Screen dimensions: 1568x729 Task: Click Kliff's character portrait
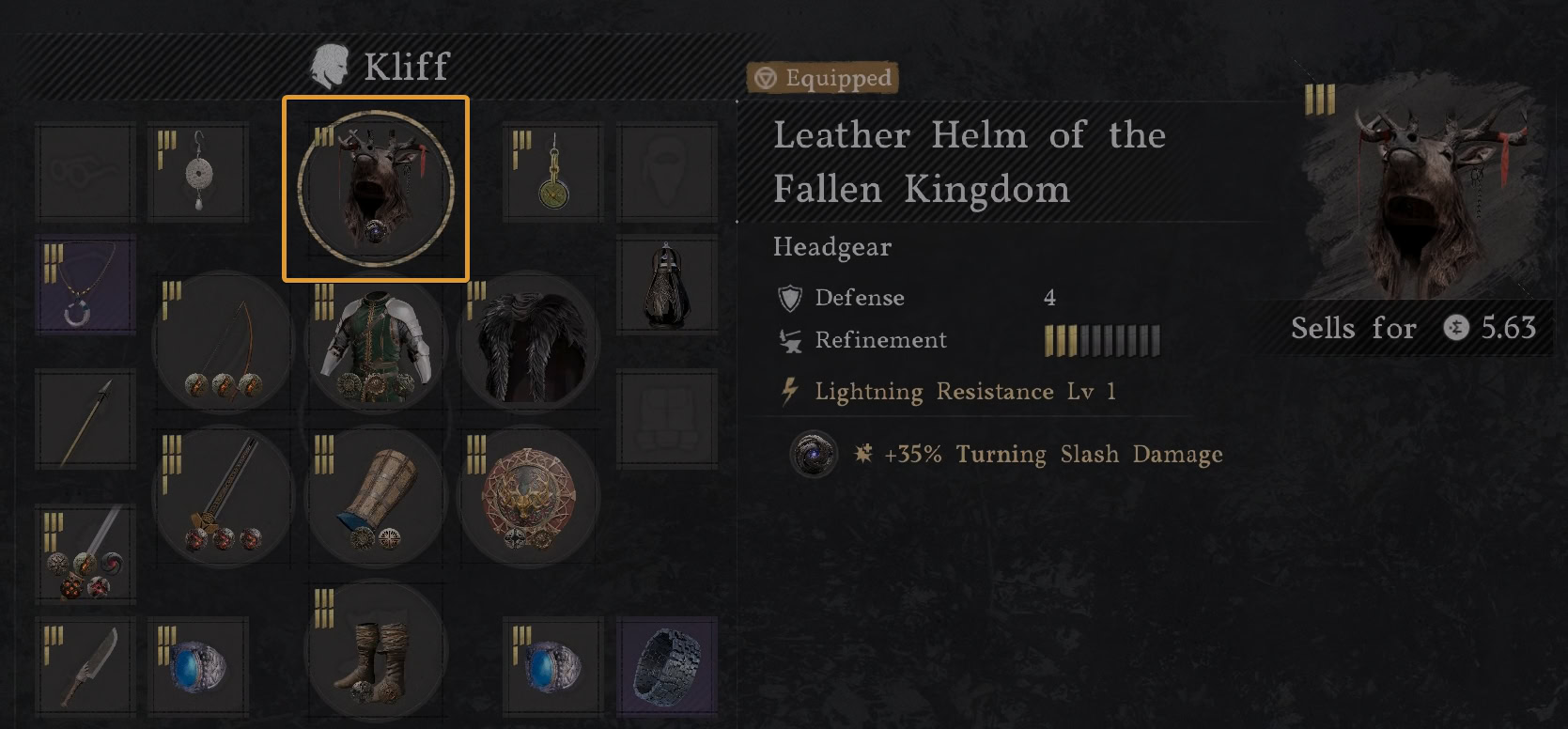click(x=331, y=66)
